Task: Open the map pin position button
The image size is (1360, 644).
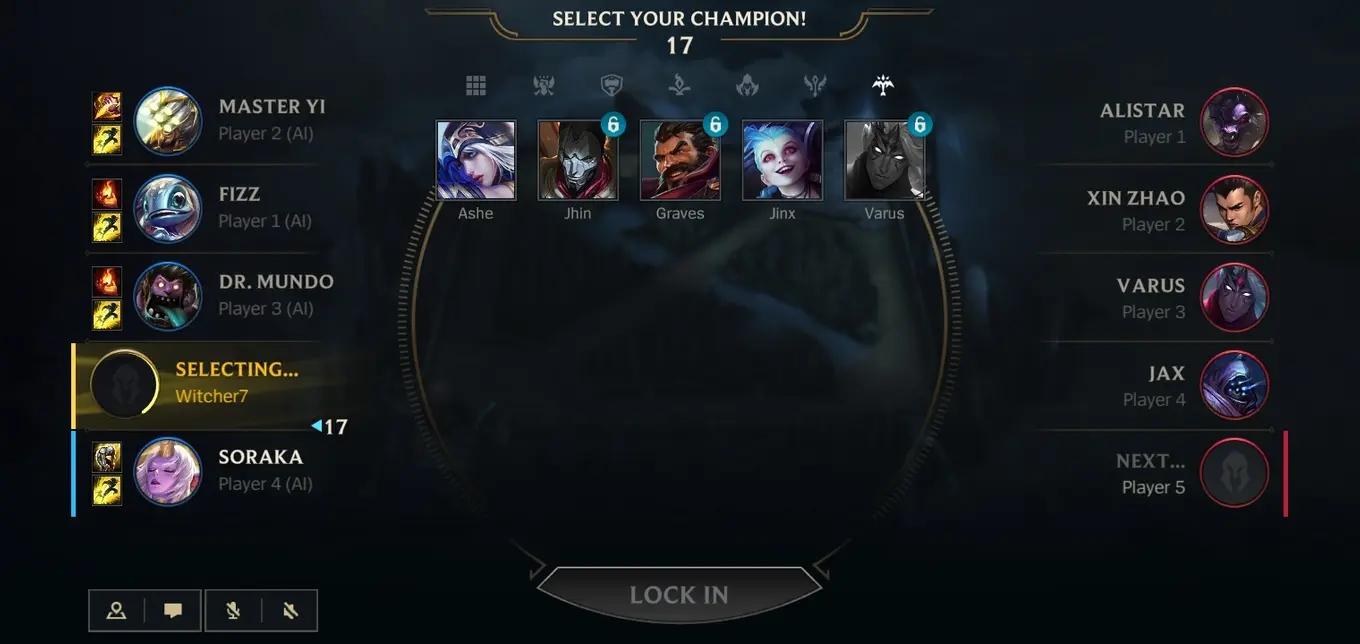Action: (116, 610)
